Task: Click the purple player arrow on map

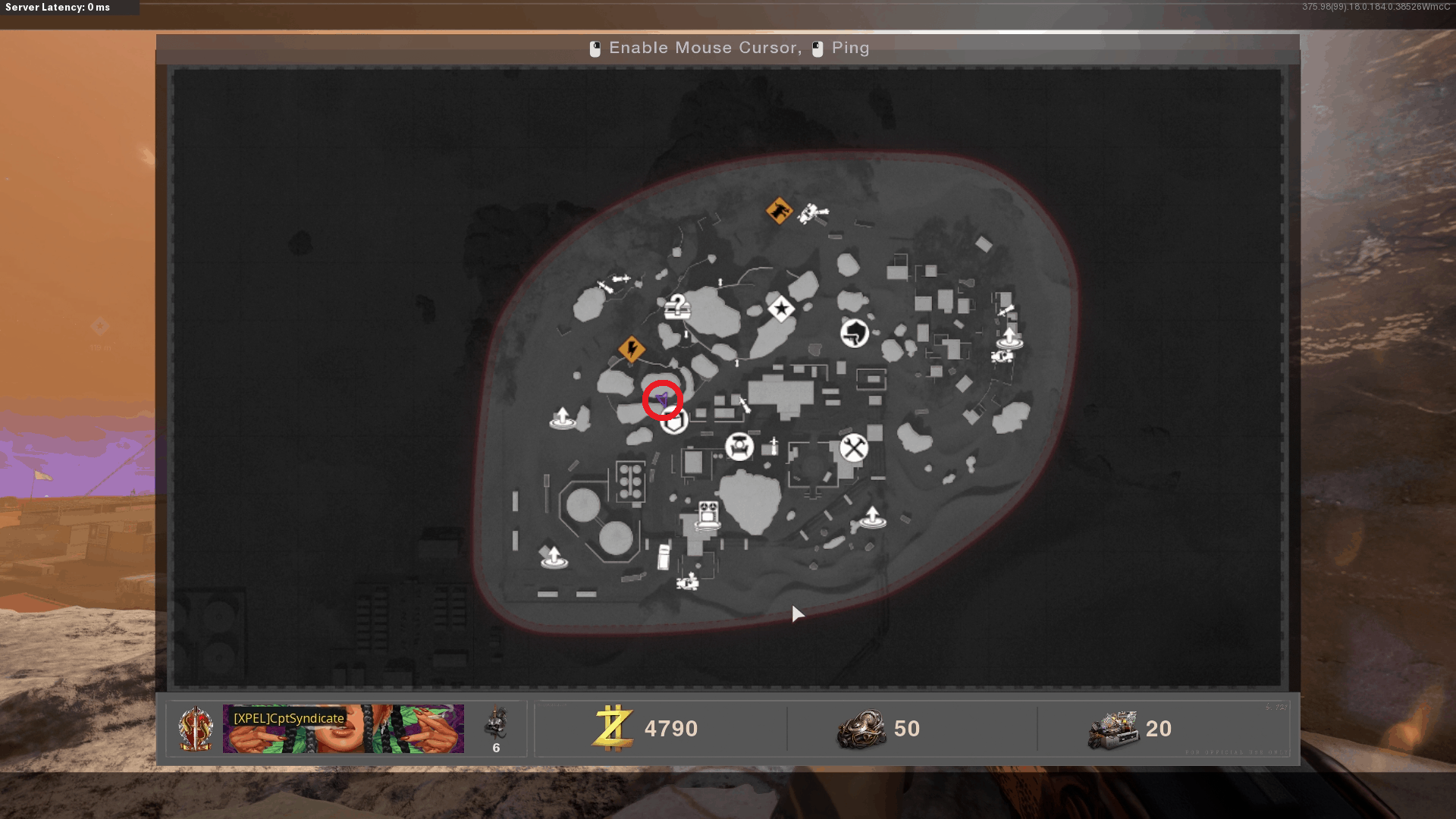Action: pyautogui.click(x=663, y=400)
